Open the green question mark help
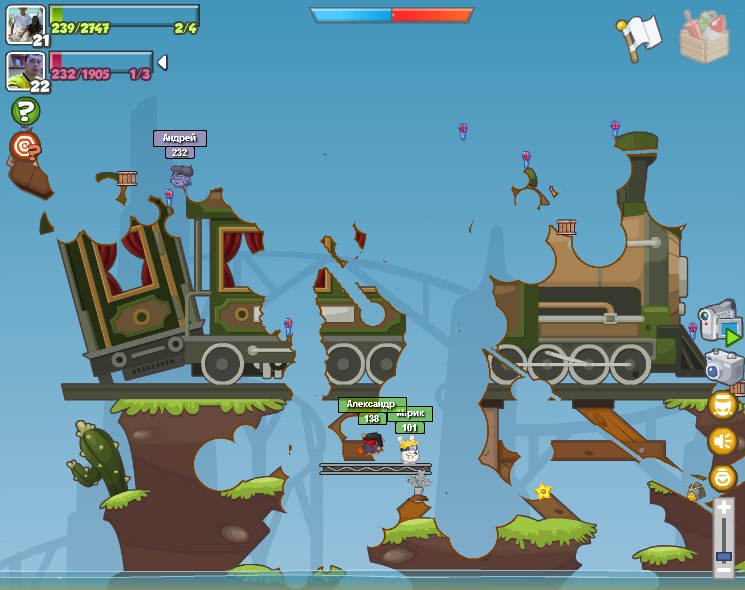The width and height of the screenshot is (745, 590). click(26, 111)
